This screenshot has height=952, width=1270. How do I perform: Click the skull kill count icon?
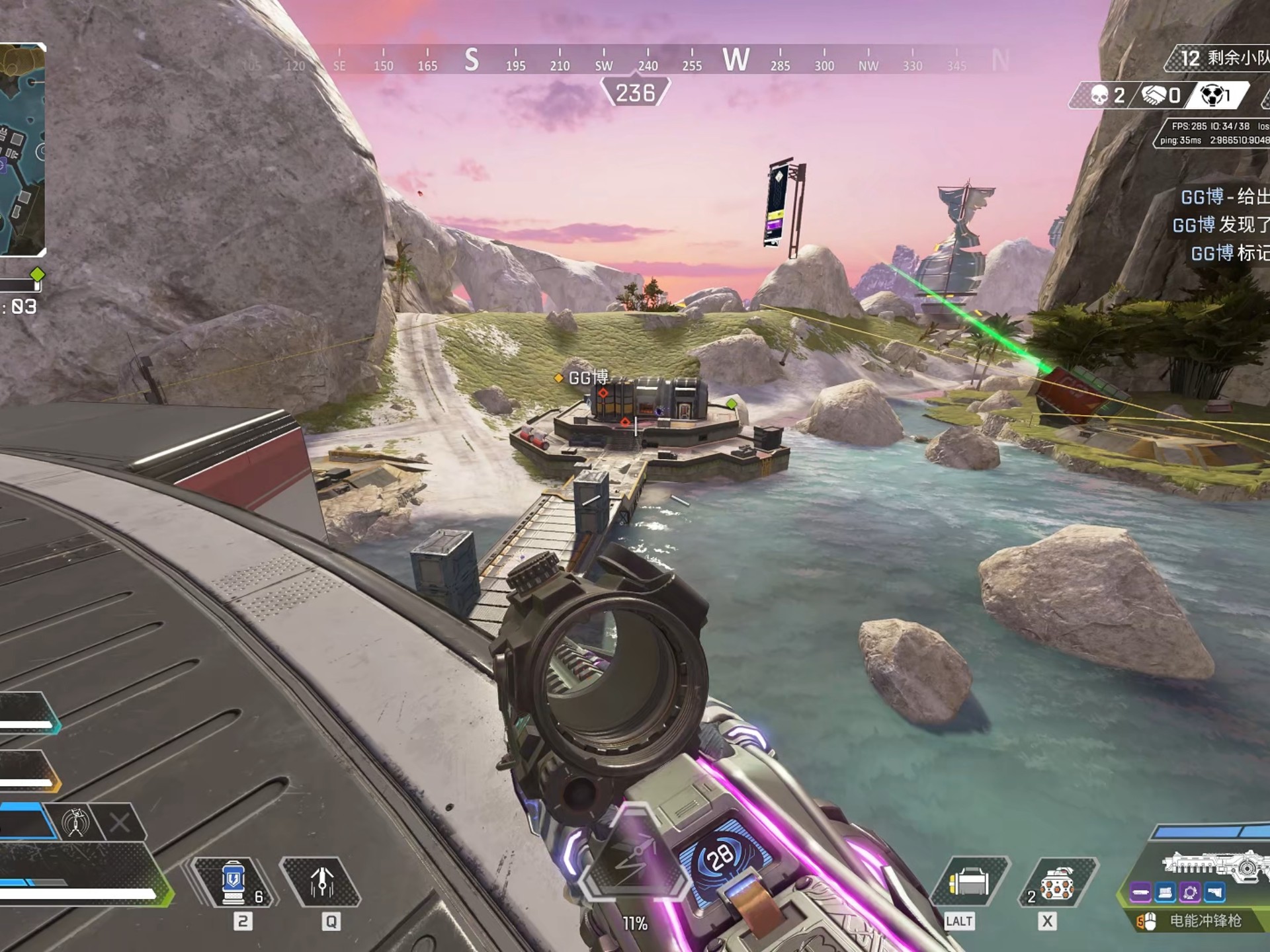pyautogui.click(x=1099, y=96)
